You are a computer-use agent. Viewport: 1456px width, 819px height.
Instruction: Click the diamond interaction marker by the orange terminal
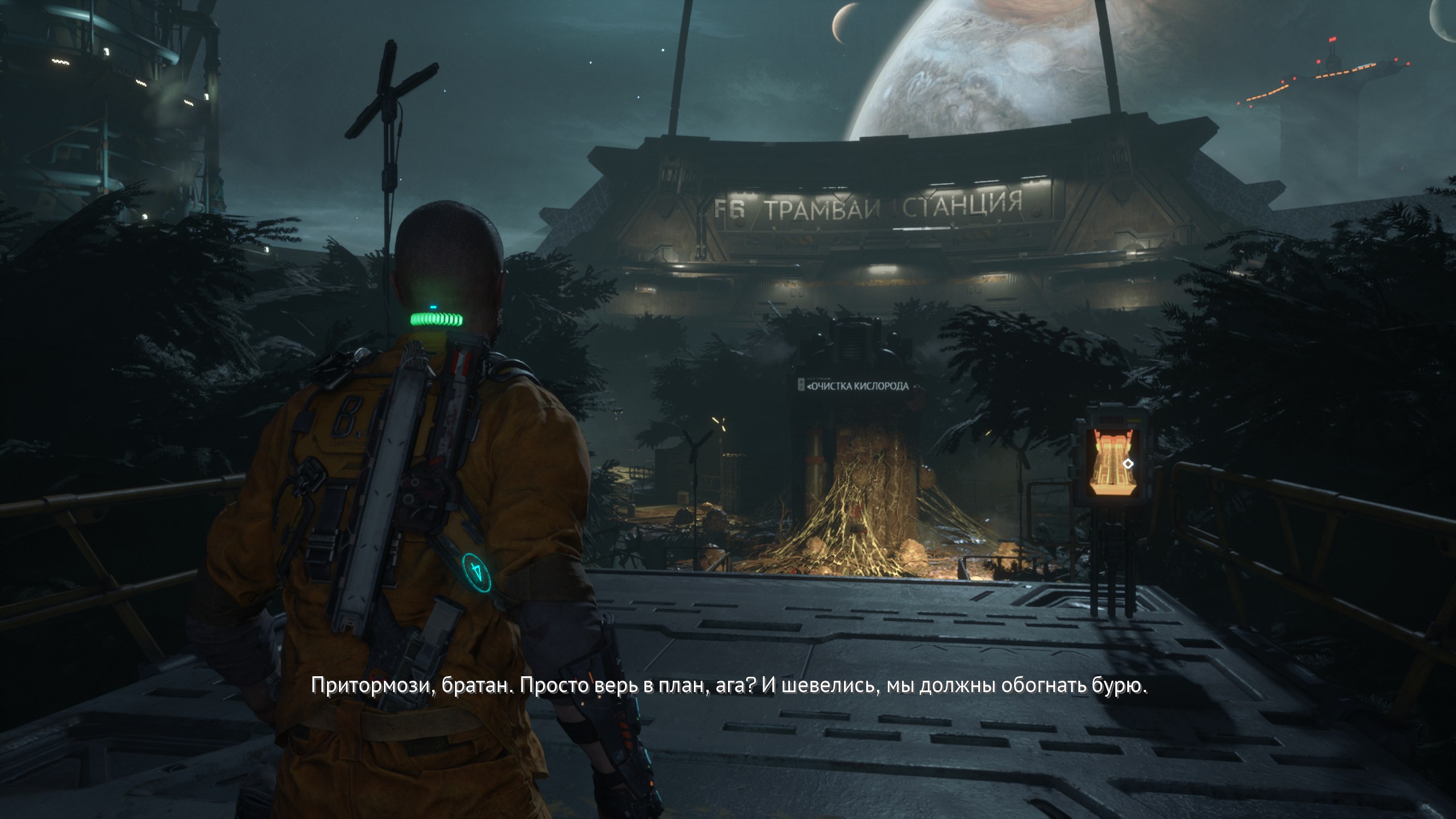[1128, 464]
